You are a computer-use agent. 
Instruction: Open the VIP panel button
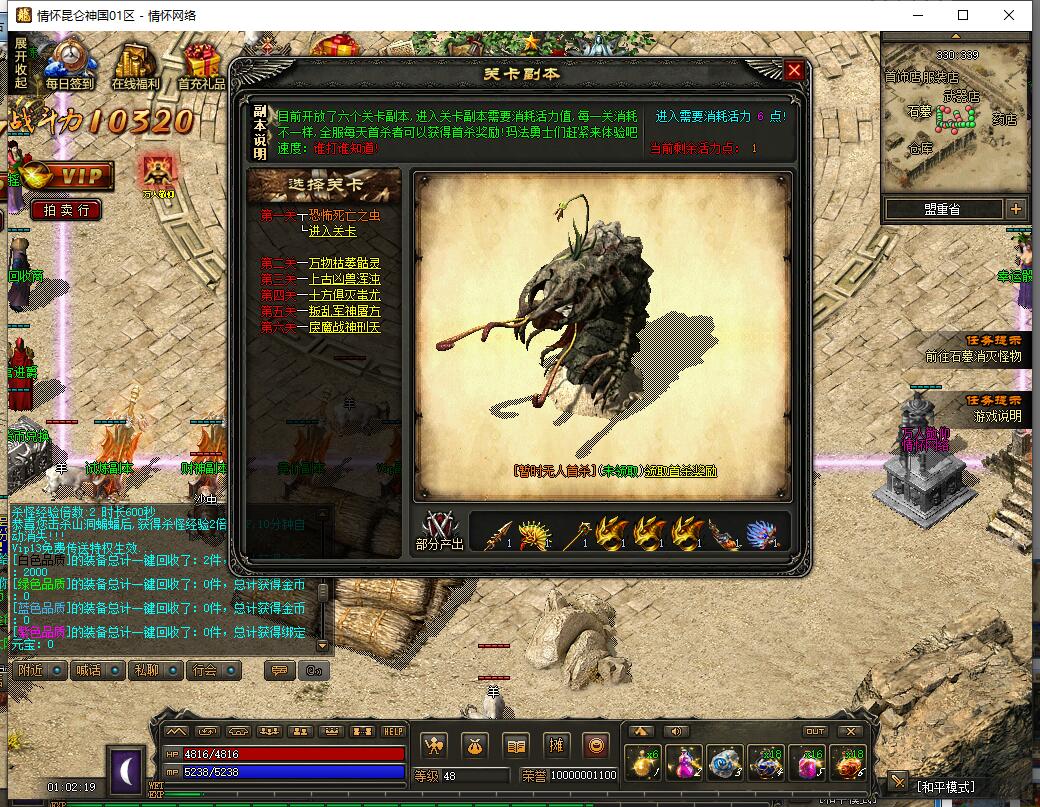70,176
